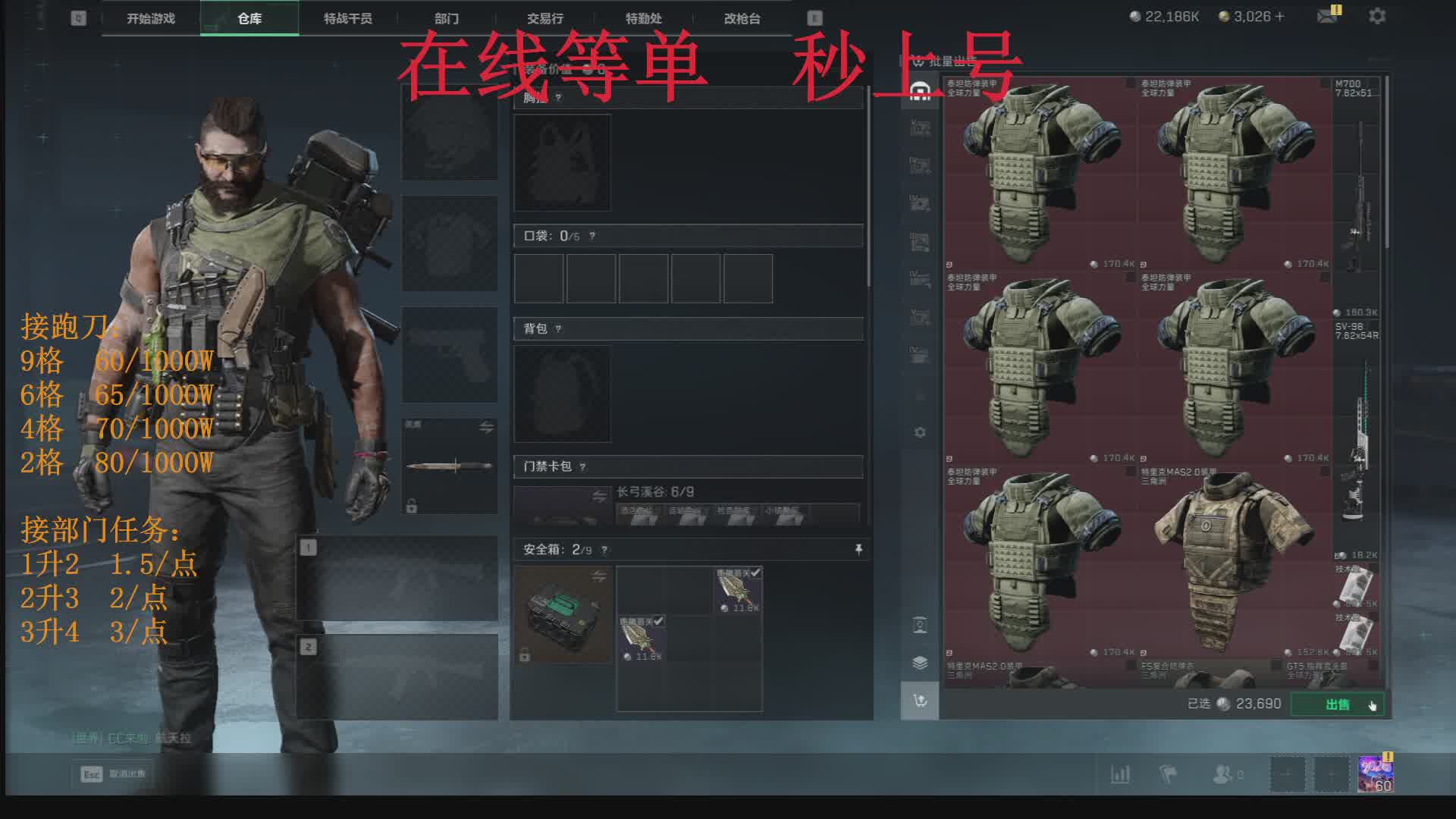Open the 交易行 trading house tab

click(x=544, y=18)
